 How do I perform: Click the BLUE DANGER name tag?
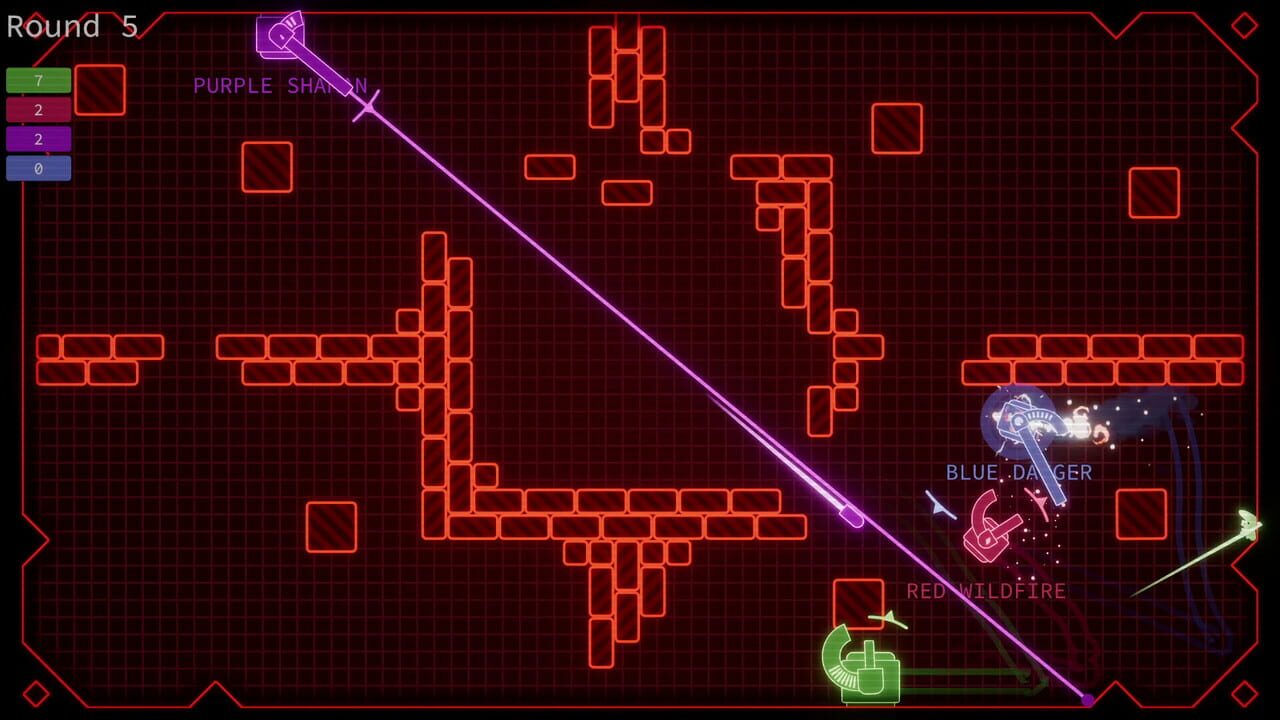click(1018, 473)
